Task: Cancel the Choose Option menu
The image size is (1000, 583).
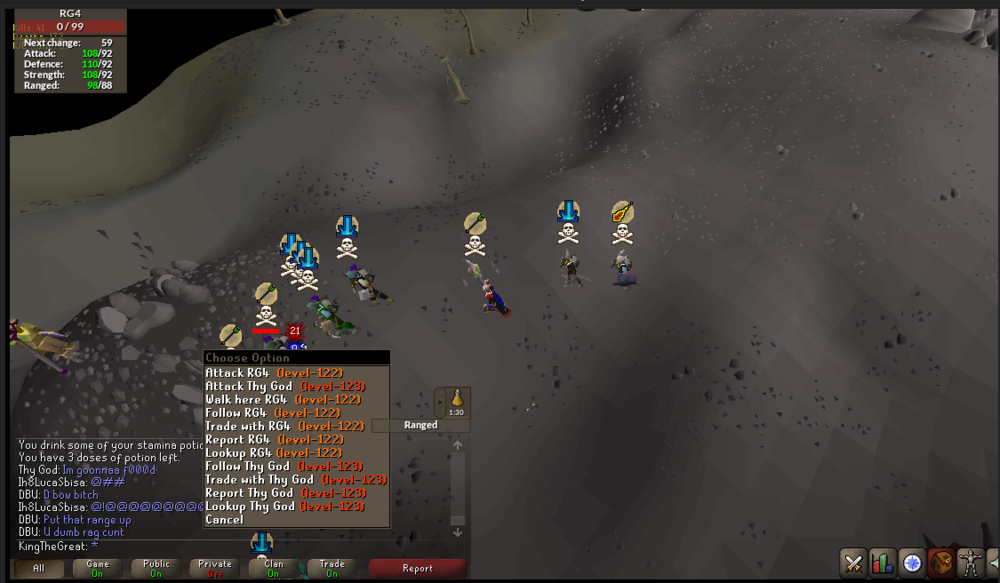Action: (x=224, y=520)
